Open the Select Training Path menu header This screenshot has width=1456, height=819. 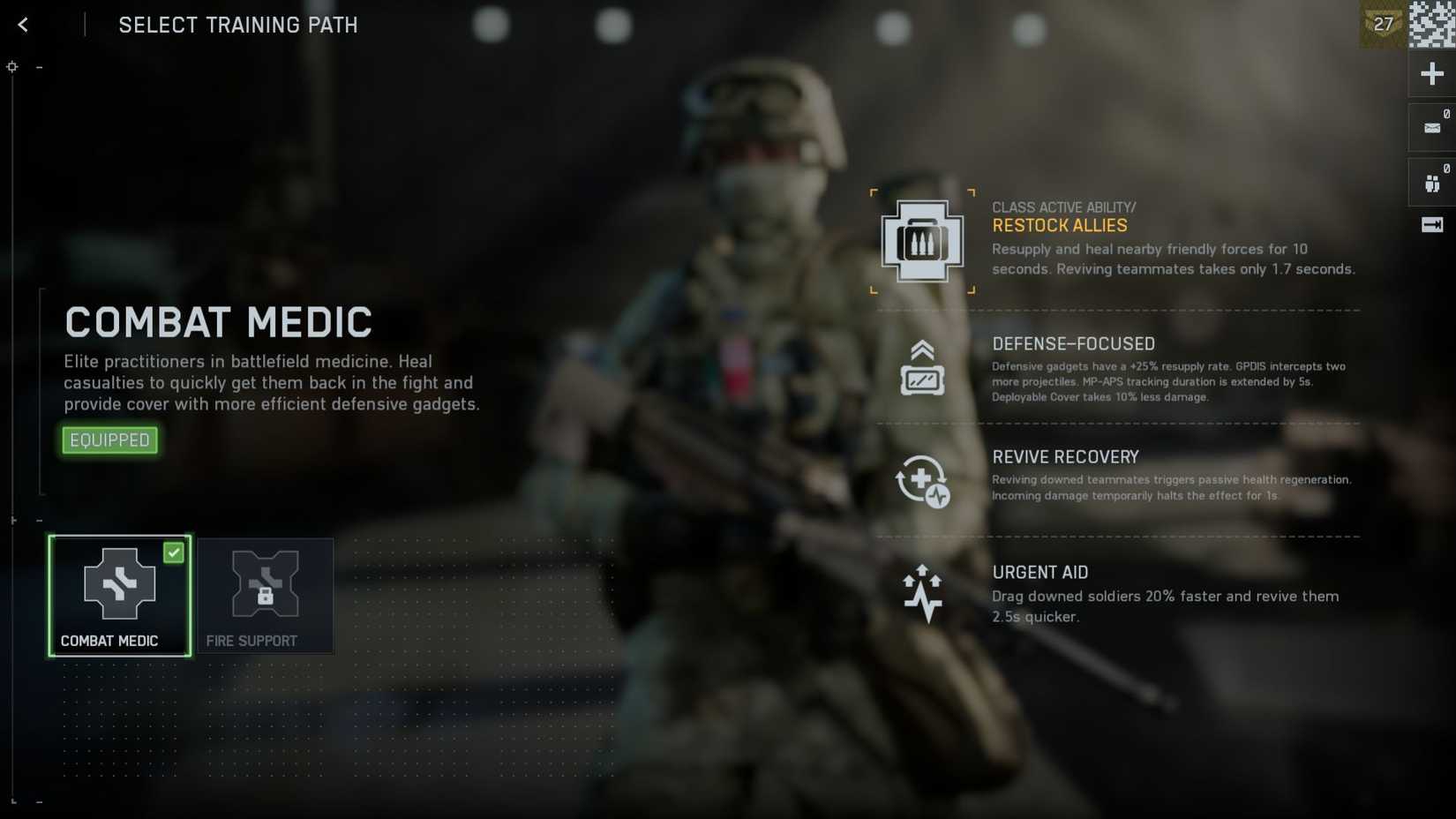click(x=237, y=25)
